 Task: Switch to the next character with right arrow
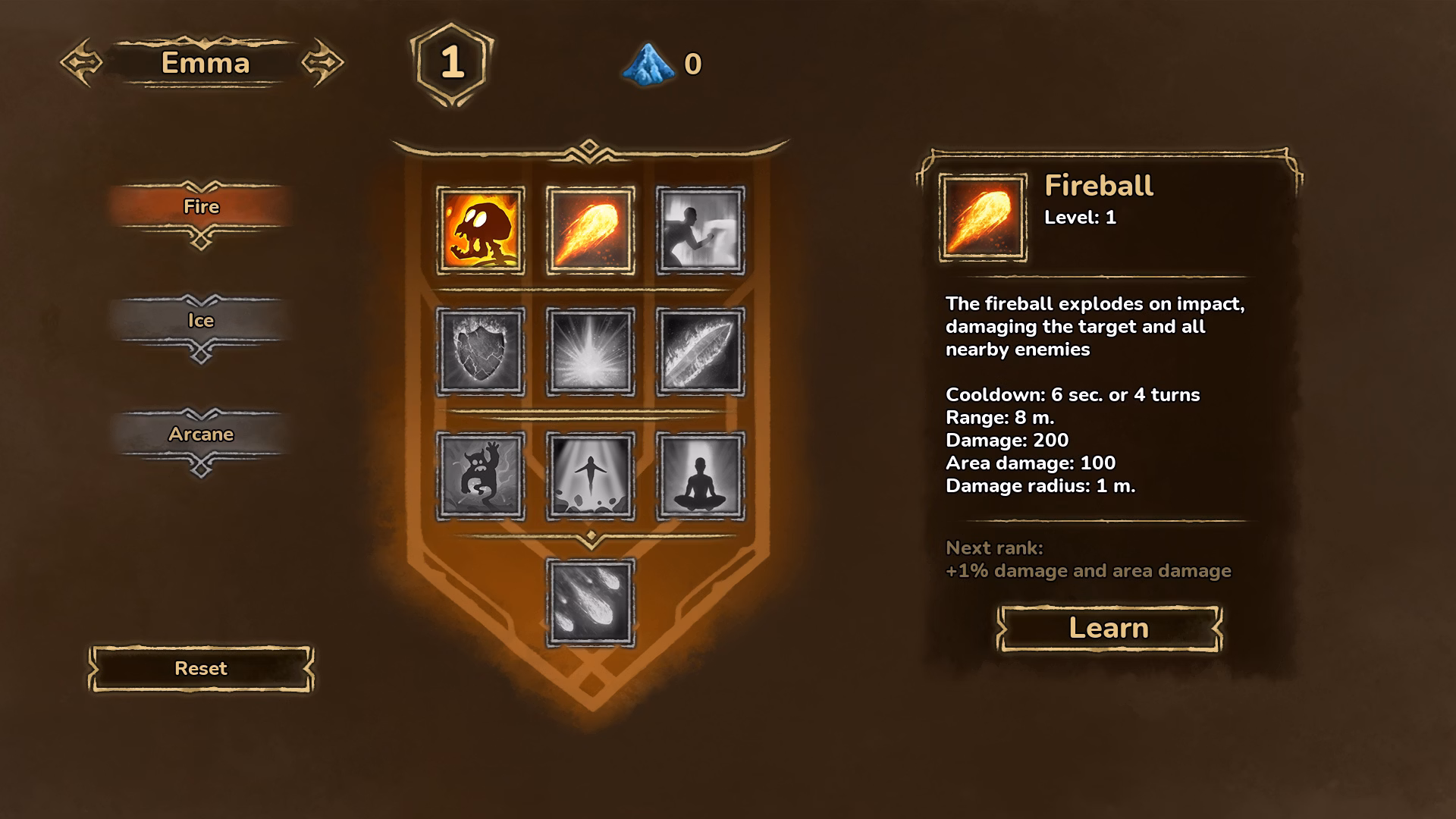click(x=323, y=62)
